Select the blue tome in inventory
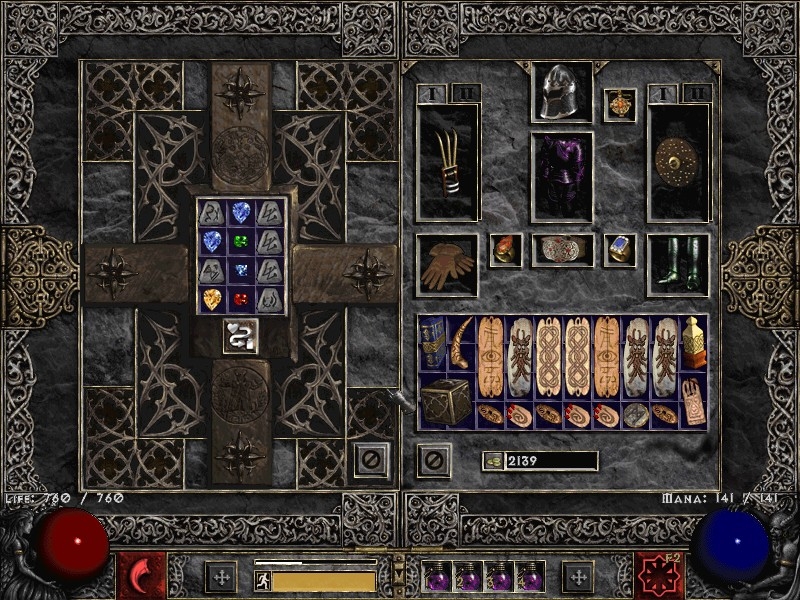Image resolution: width=800 pixels, height=600 pixels. click(x=432, y=343)
